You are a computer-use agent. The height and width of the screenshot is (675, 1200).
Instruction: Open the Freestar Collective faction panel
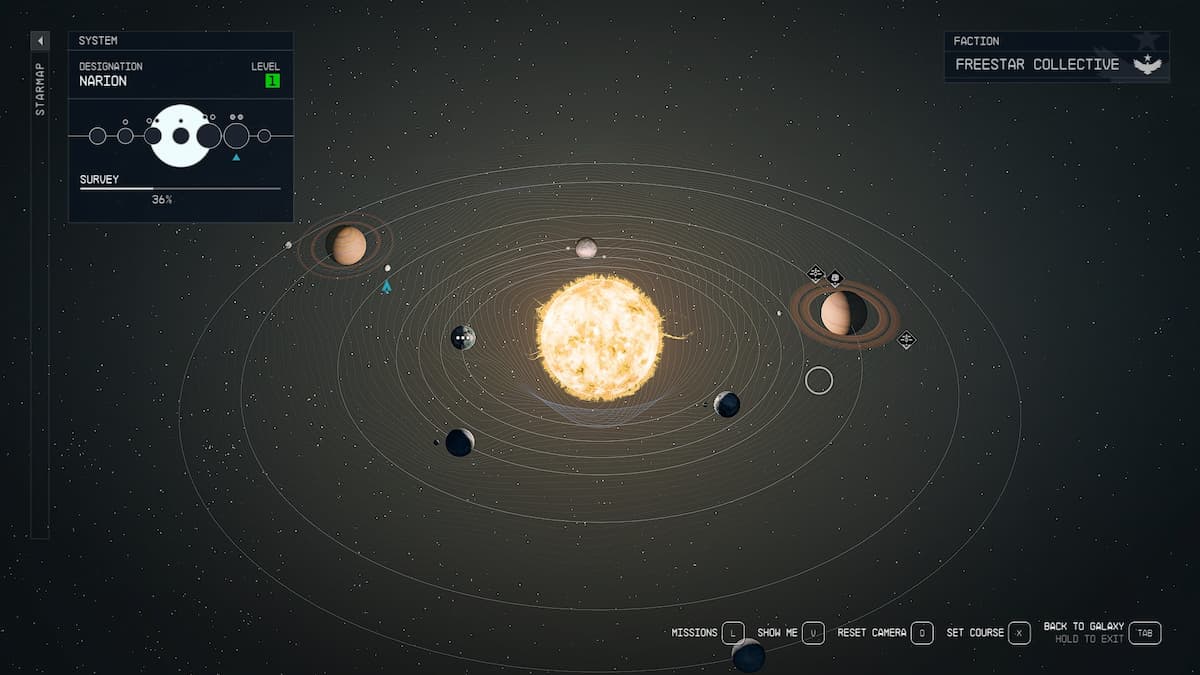pyautogui.click(x=1056, y=64)
